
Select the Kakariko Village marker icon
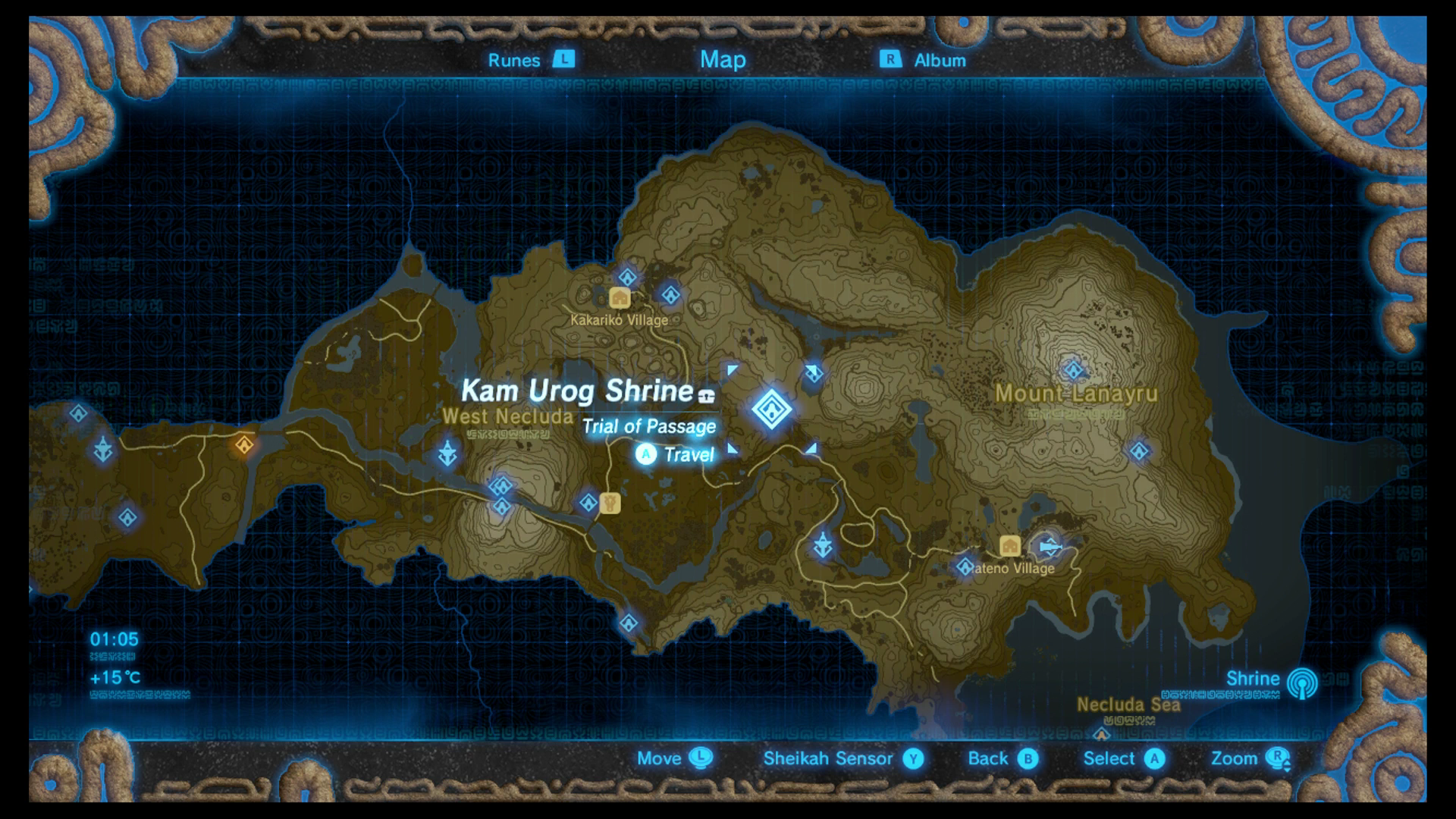[620, 298]
